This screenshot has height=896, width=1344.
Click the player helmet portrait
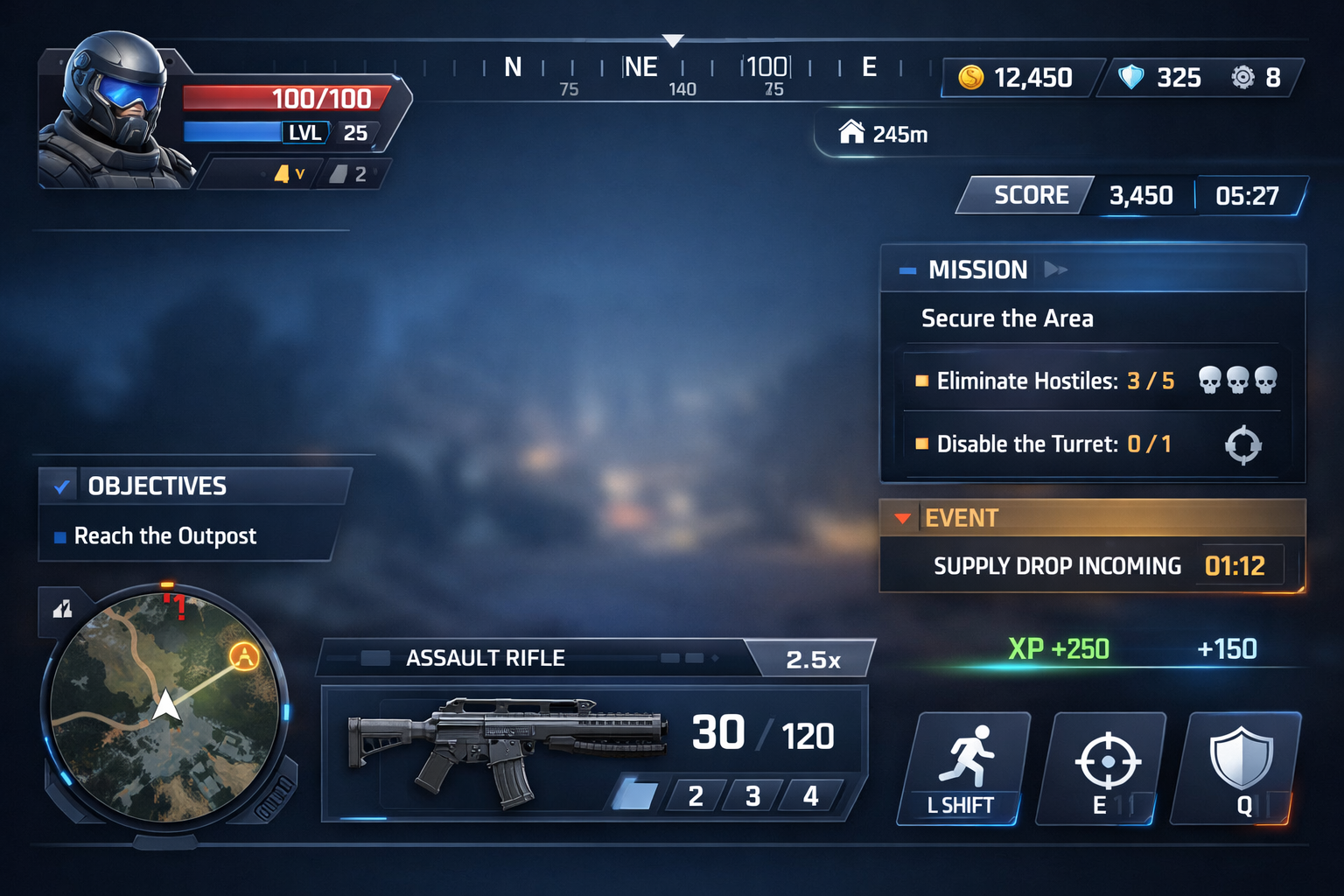pyautogui.click(x=114, y=109)
